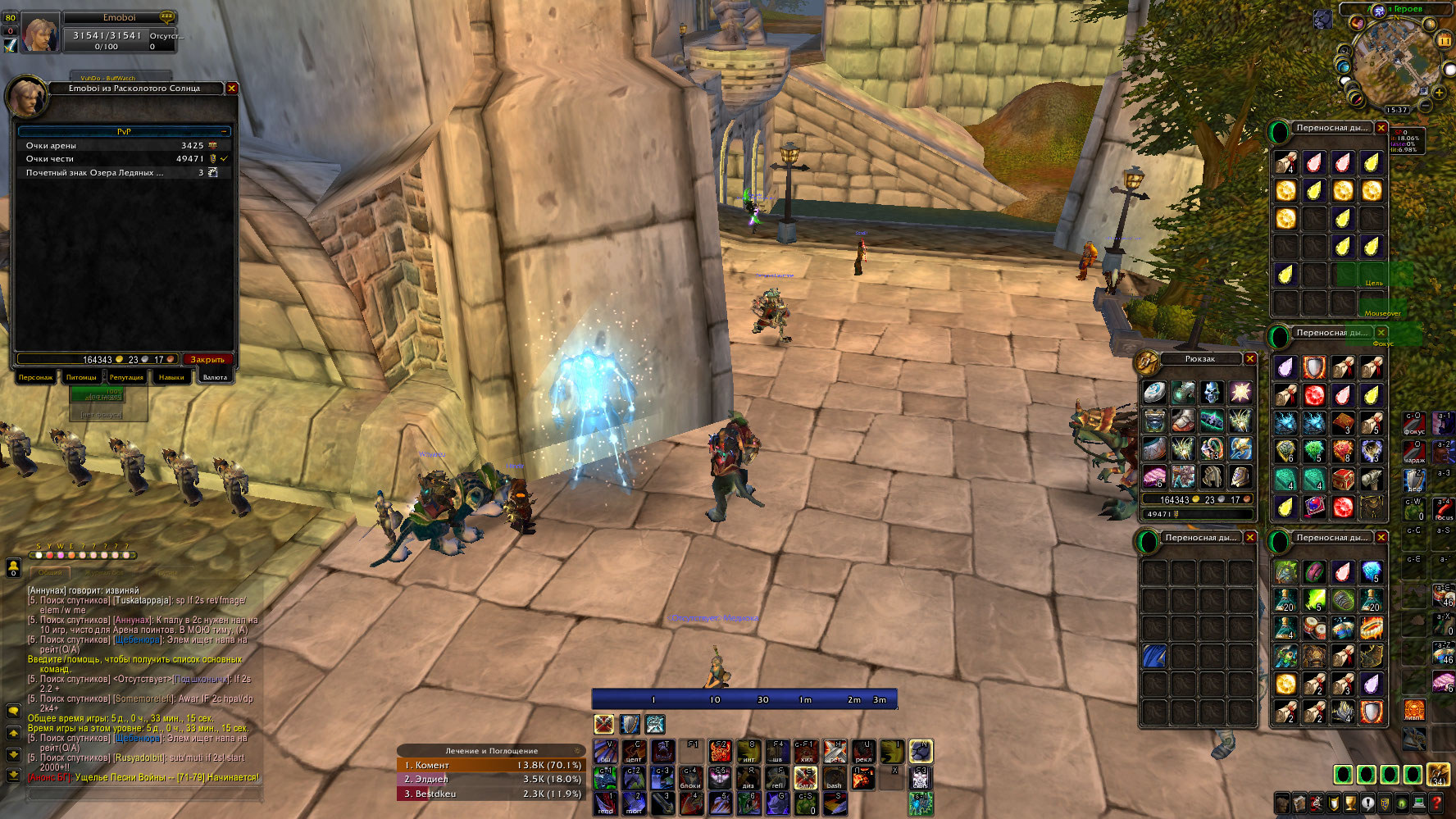Open the main menu laptop icon

click(x=1419, y=803)
